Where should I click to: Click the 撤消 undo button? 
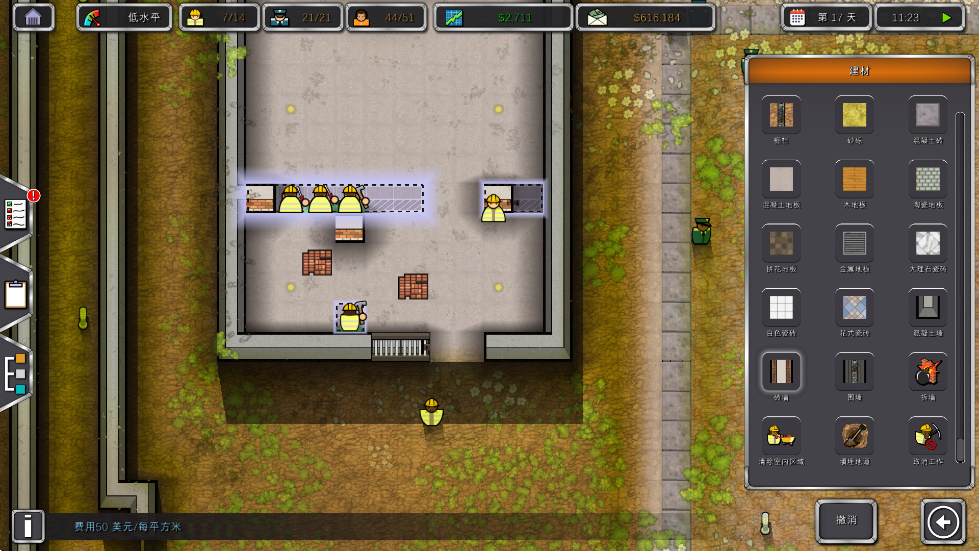[x=846, y=521]
